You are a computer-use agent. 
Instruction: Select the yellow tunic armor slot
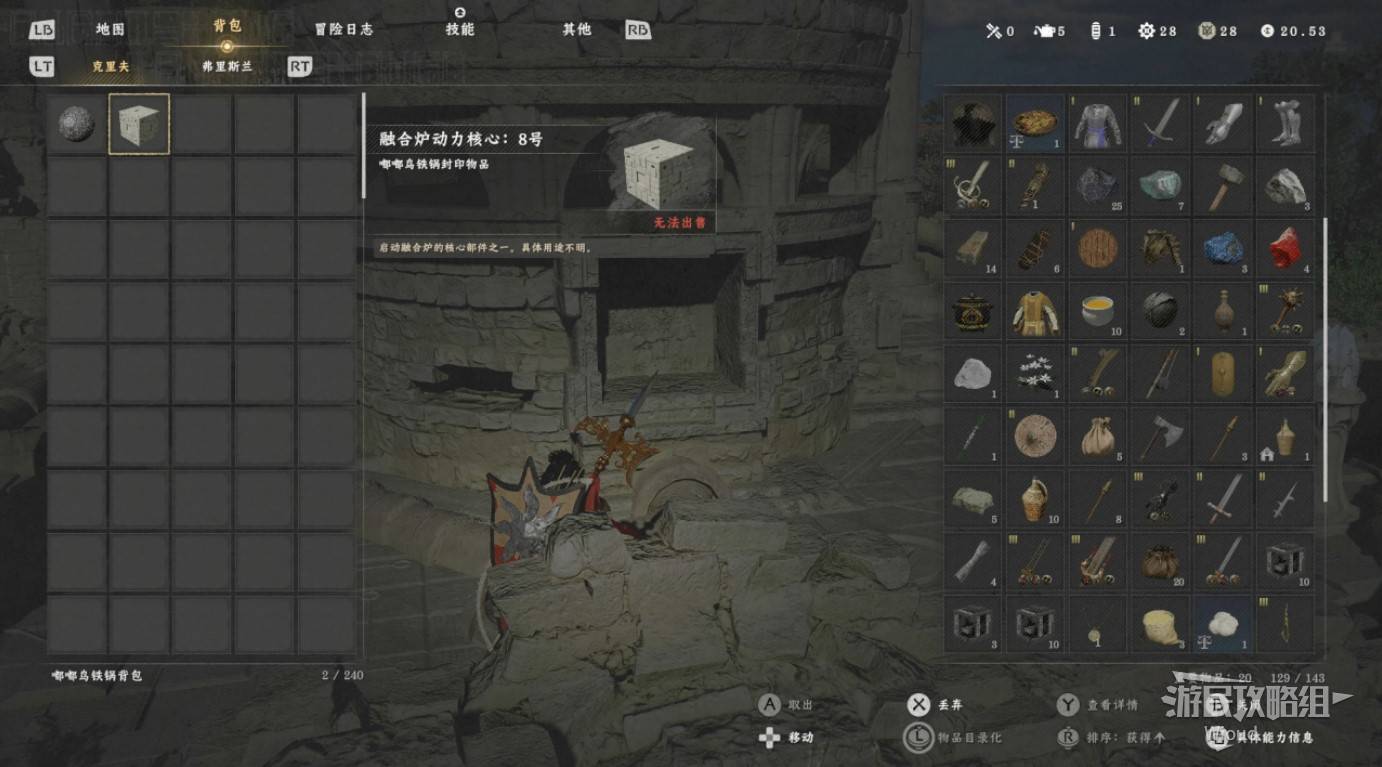click(x=1035, y=311)
